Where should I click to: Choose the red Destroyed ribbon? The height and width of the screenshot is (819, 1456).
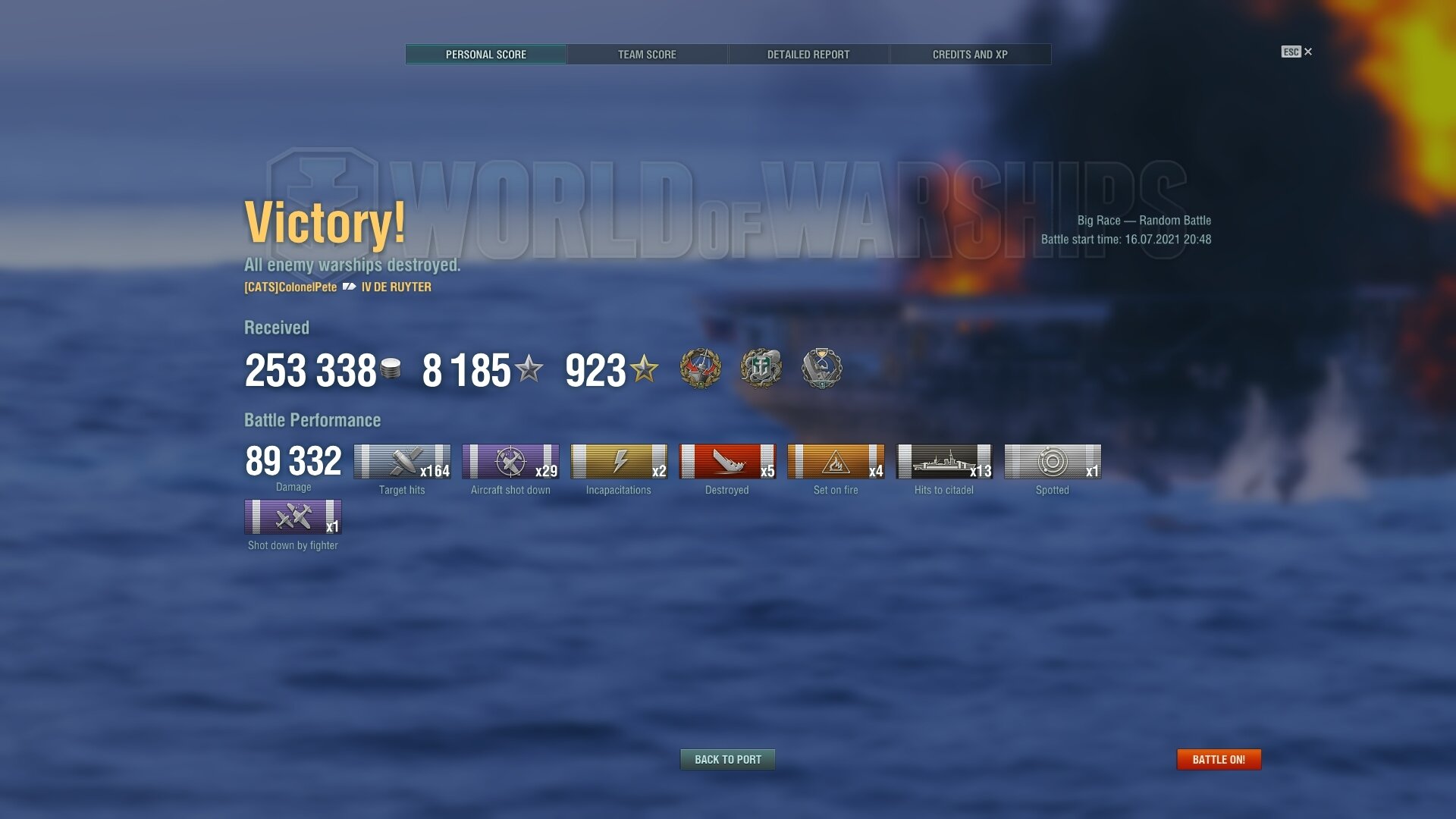(727, 461)
